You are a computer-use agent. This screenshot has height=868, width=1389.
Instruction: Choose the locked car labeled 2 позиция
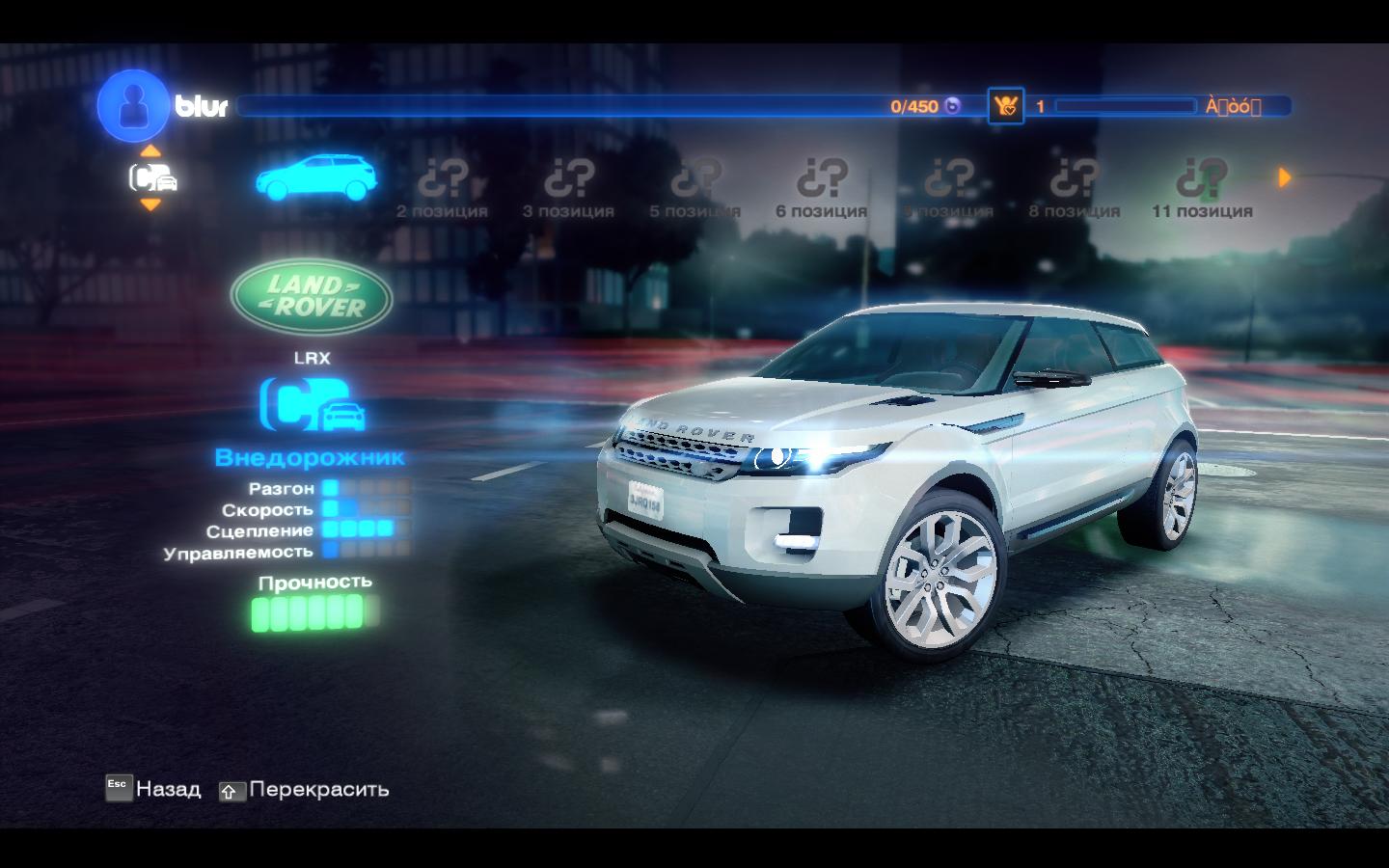(x=443, y=188)
